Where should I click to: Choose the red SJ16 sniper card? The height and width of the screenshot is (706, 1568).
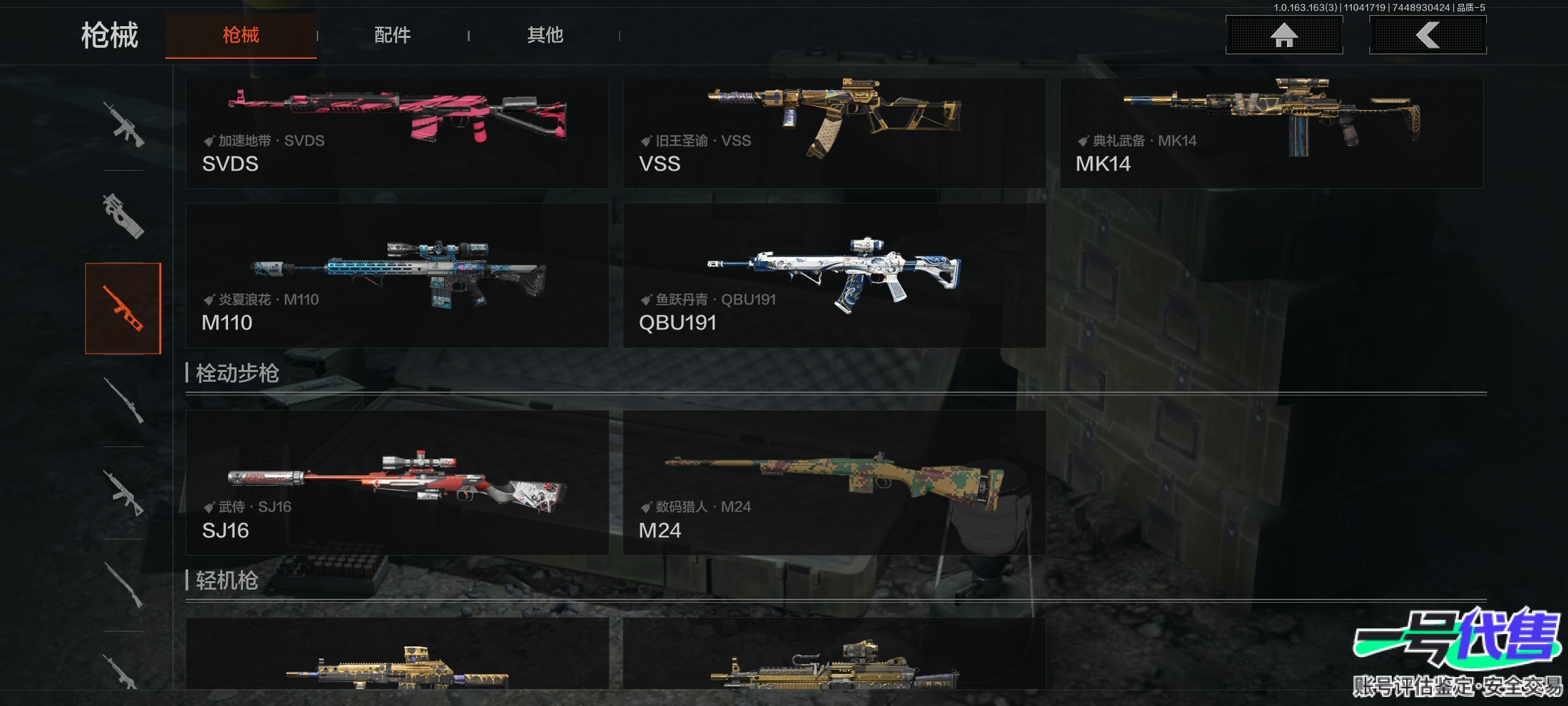coord(397,482)
